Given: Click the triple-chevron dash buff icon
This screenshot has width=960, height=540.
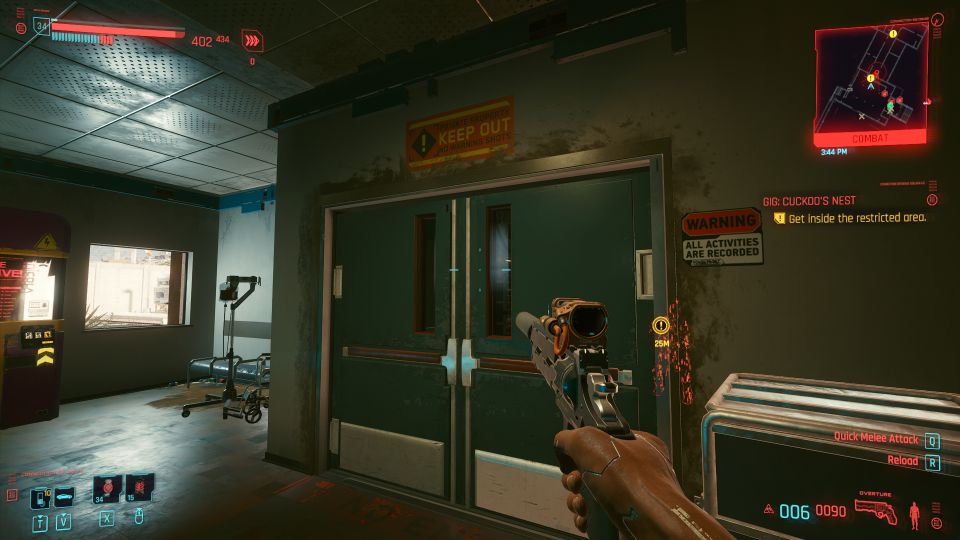Looking at the screenshot, I should point(252,41).
